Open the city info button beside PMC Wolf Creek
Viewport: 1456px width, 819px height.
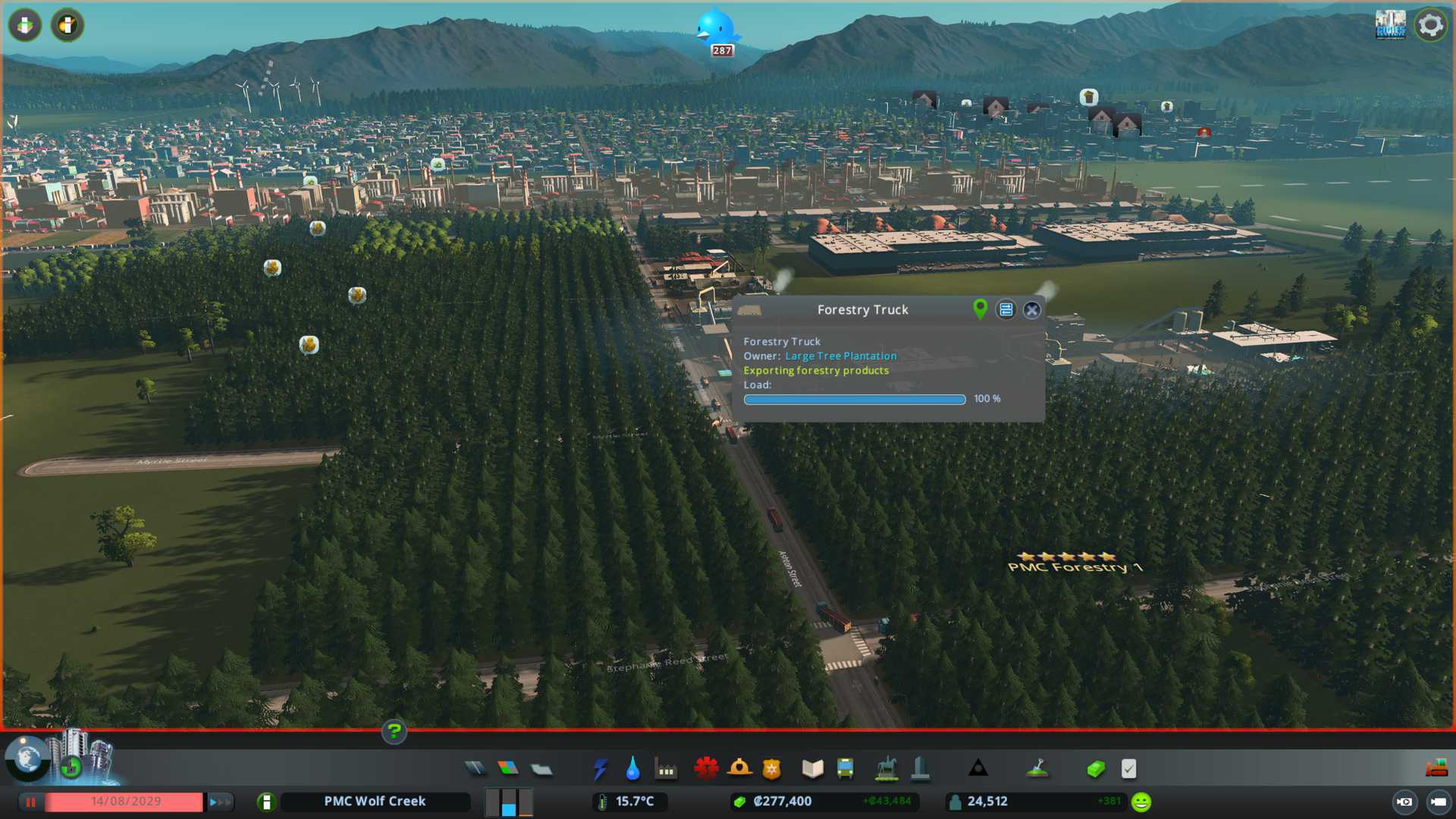[x=266, y=802]
